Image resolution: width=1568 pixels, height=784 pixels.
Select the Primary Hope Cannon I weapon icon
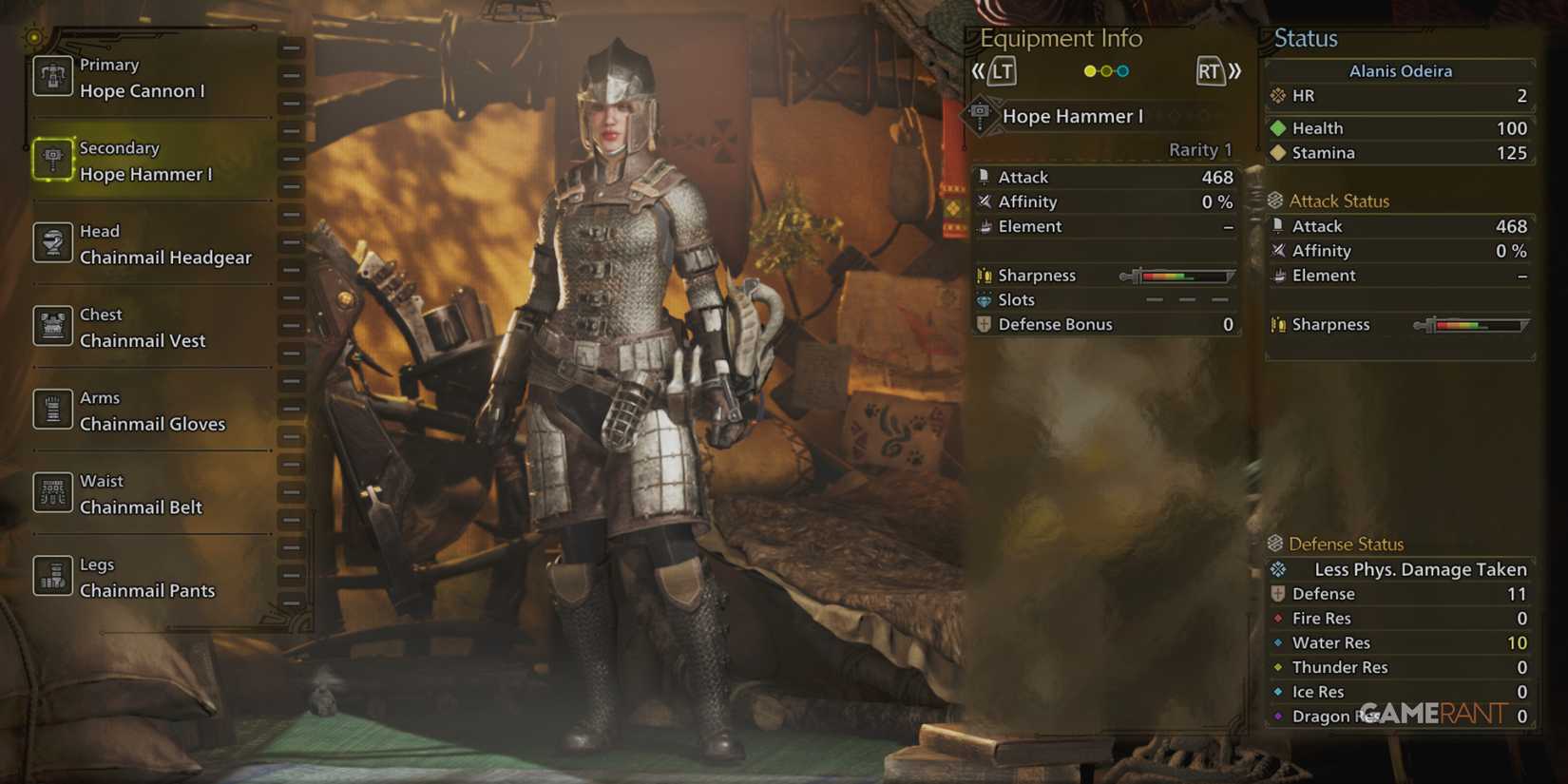(x=52, y=77)
